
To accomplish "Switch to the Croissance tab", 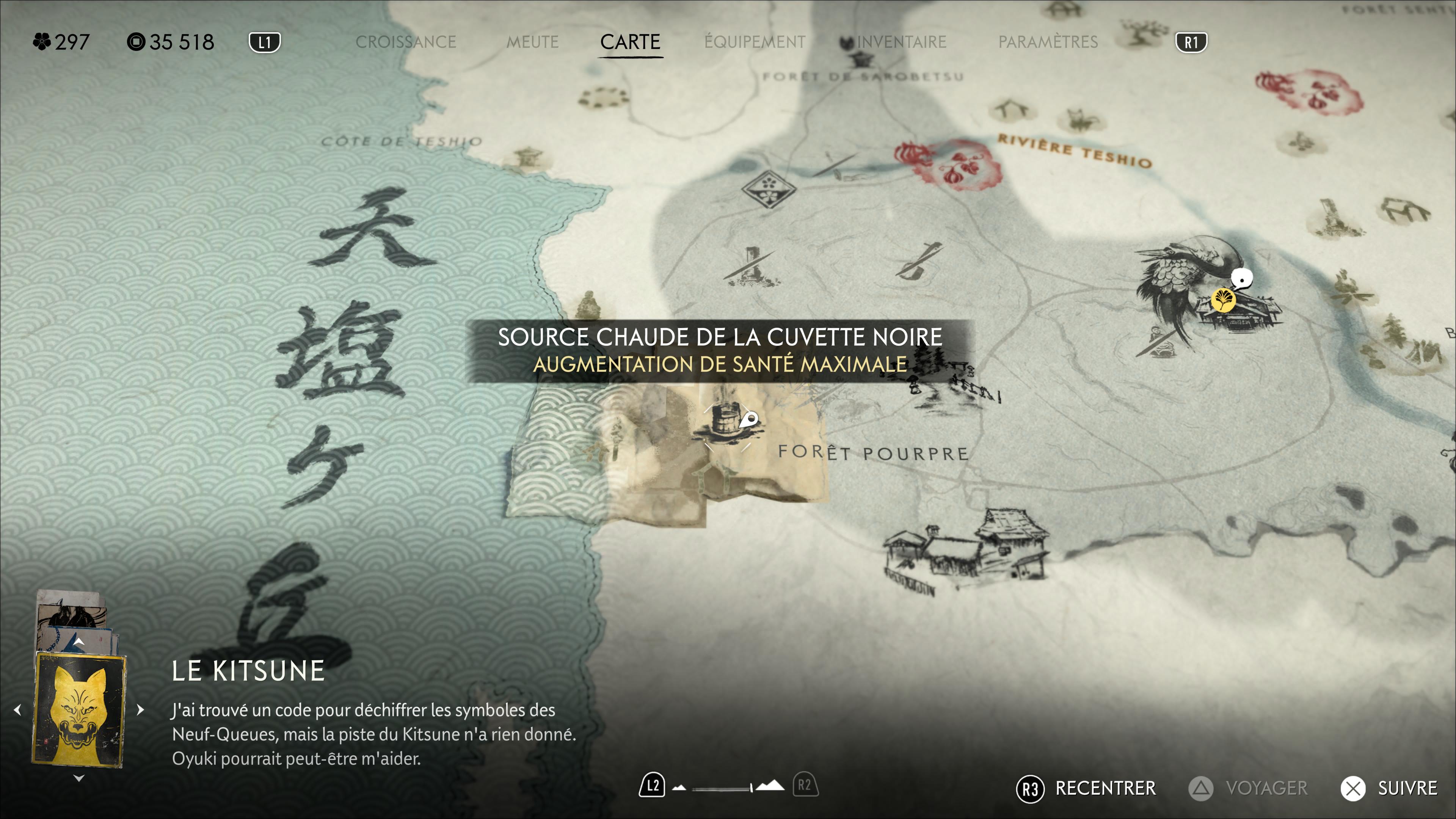I will point(405,42).
